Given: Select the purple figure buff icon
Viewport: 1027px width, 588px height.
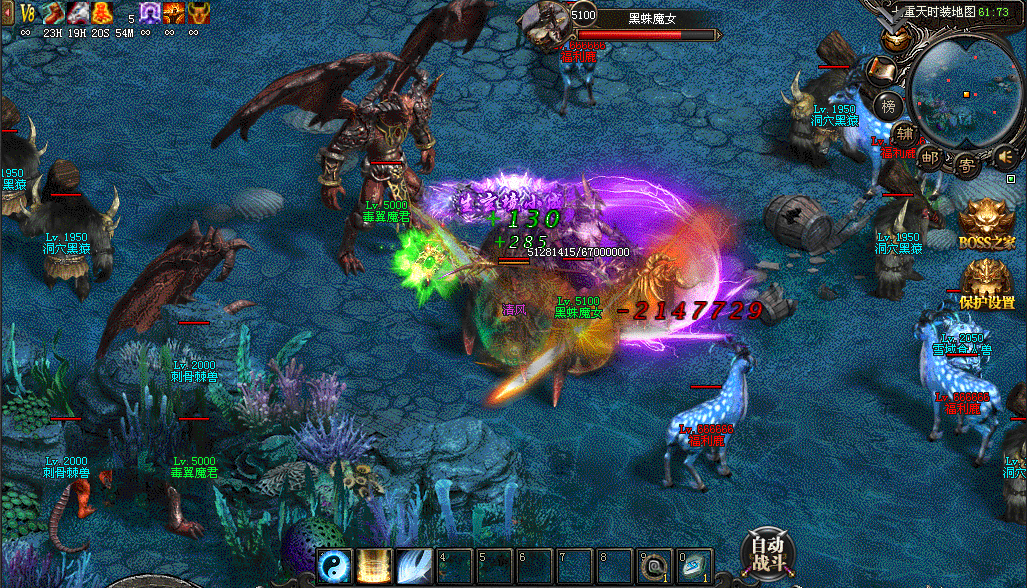Looking at the screenshot, I should click(150, 12).
